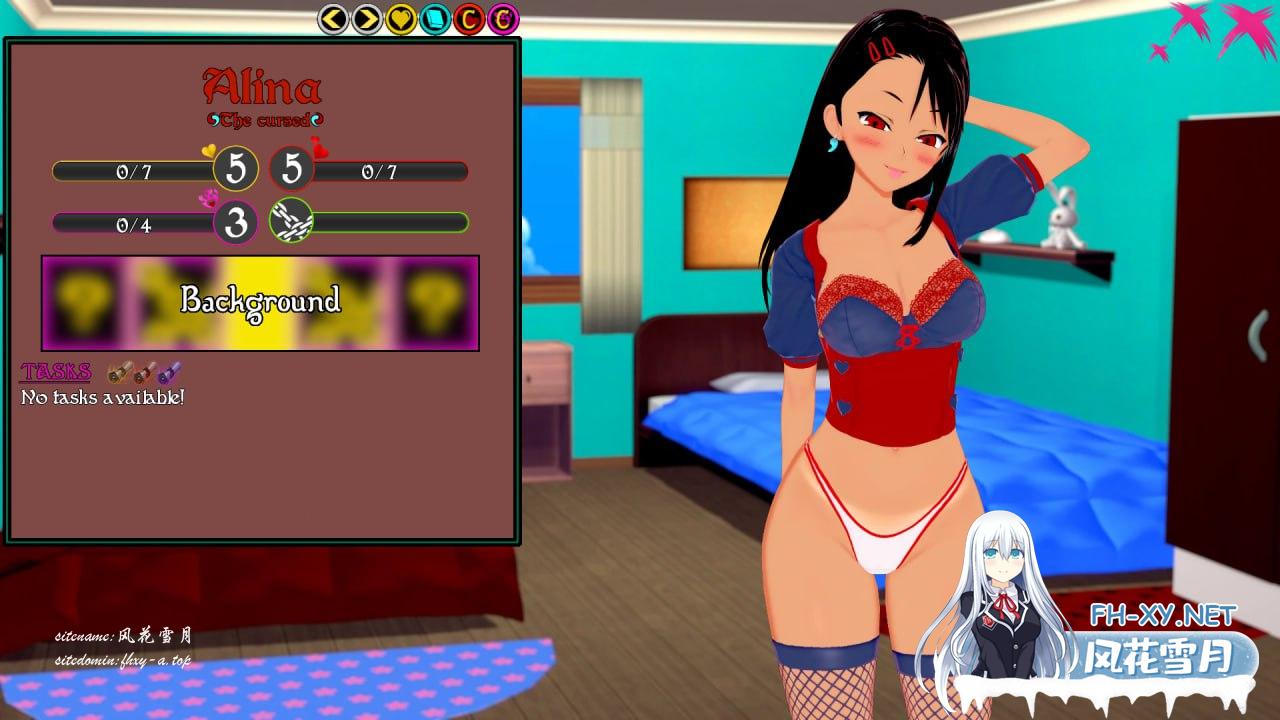Click the red C icon
Image resolution: width=1280 pixels, height=720 pixels.
click(x=469, y=18)
